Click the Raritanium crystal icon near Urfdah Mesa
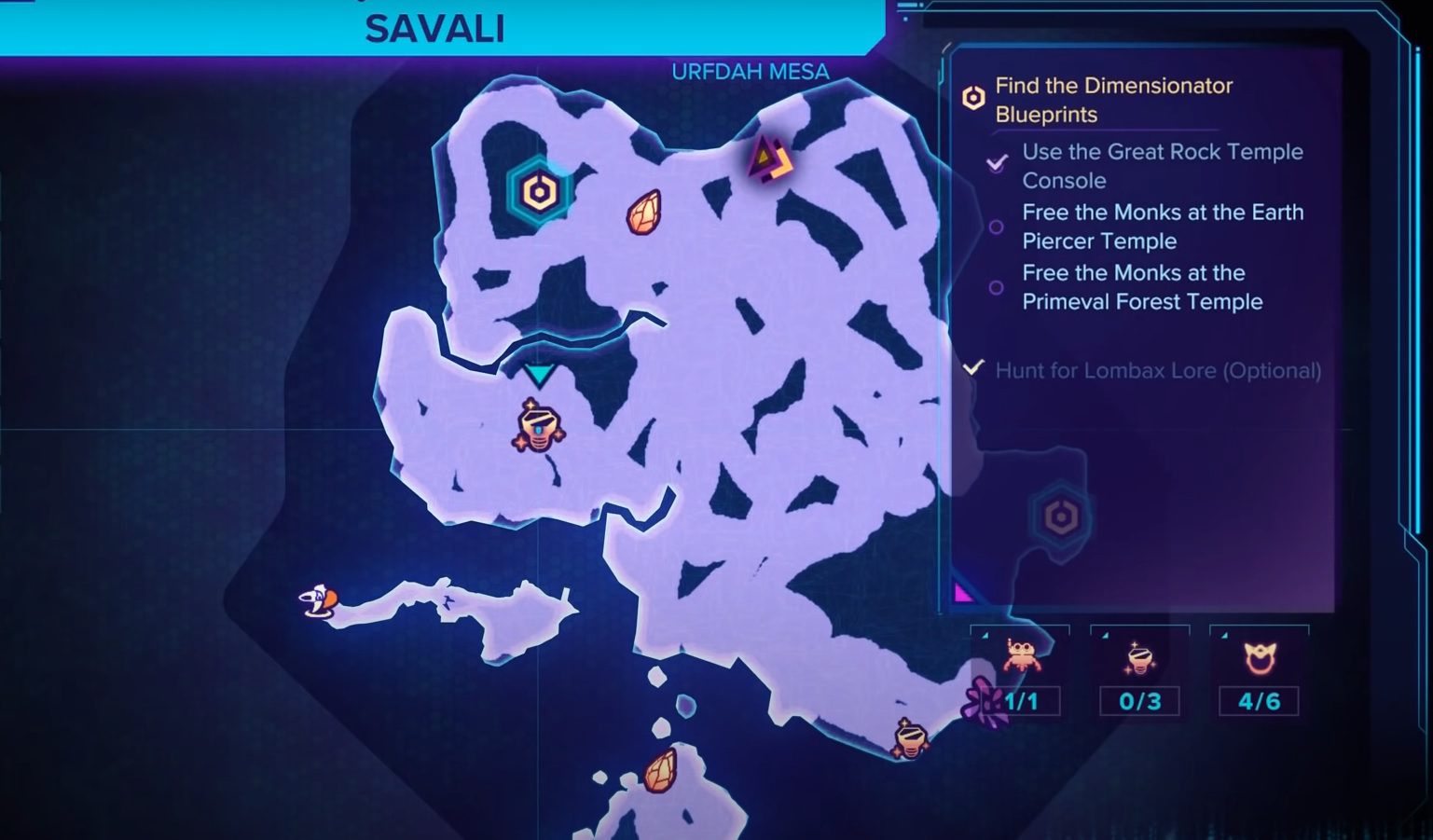The image size is (1433, 840). pyautogui.click(x=643, y=213)
